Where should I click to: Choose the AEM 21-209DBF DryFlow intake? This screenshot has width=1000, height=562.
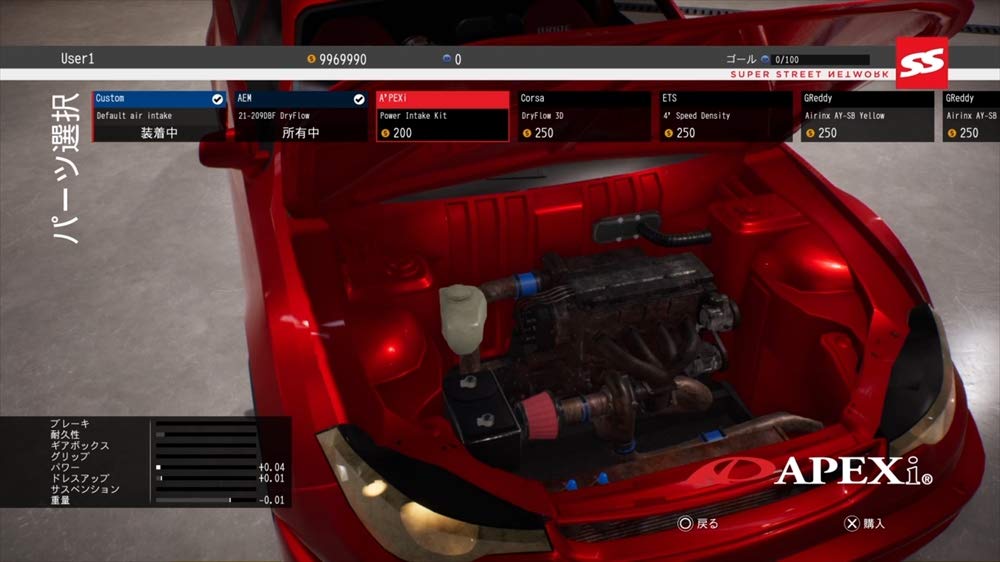[x=301, y=116]
